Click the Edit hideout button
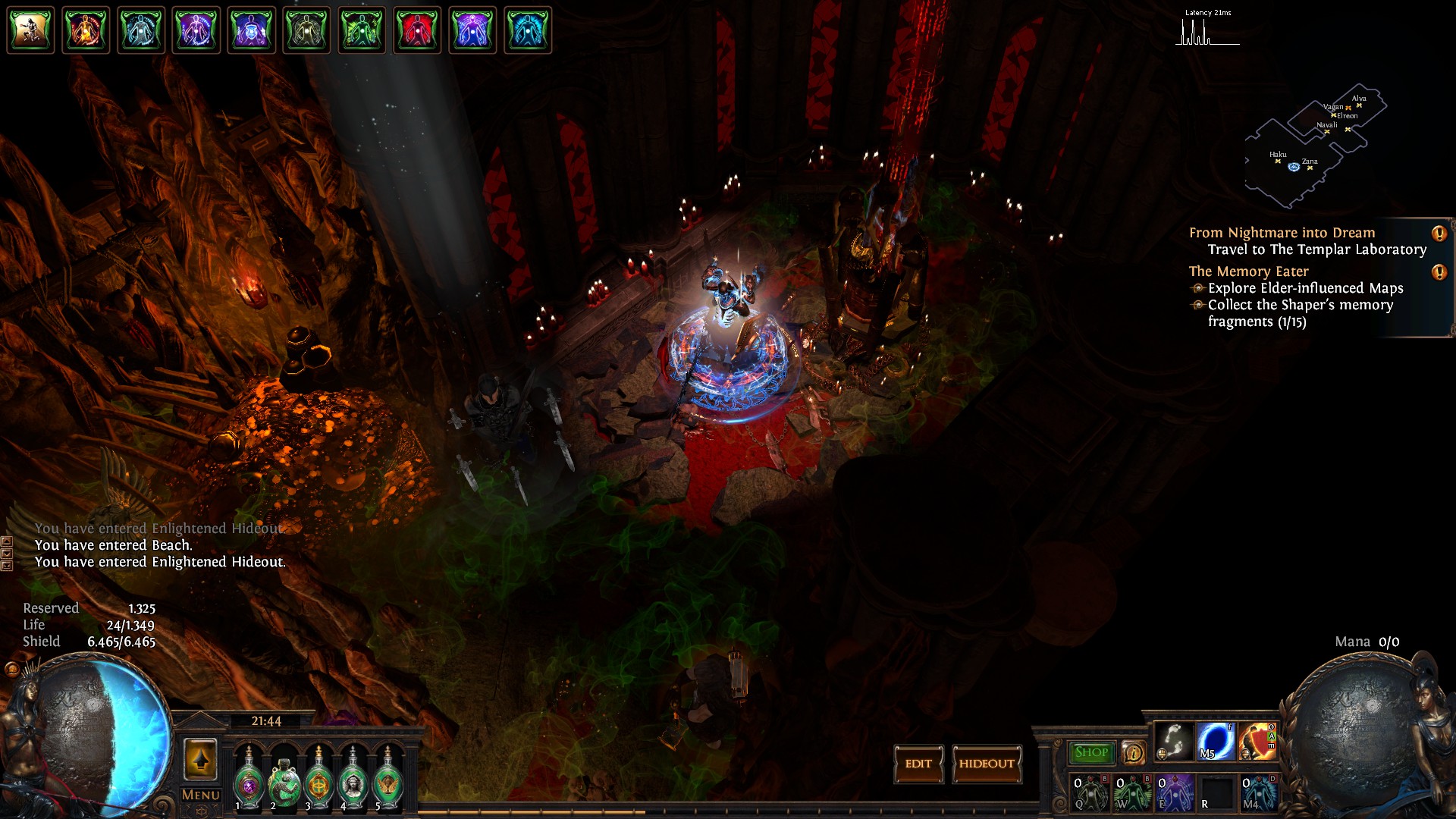The height and width of the screenshot is (819, 1456). coord(918,764)
